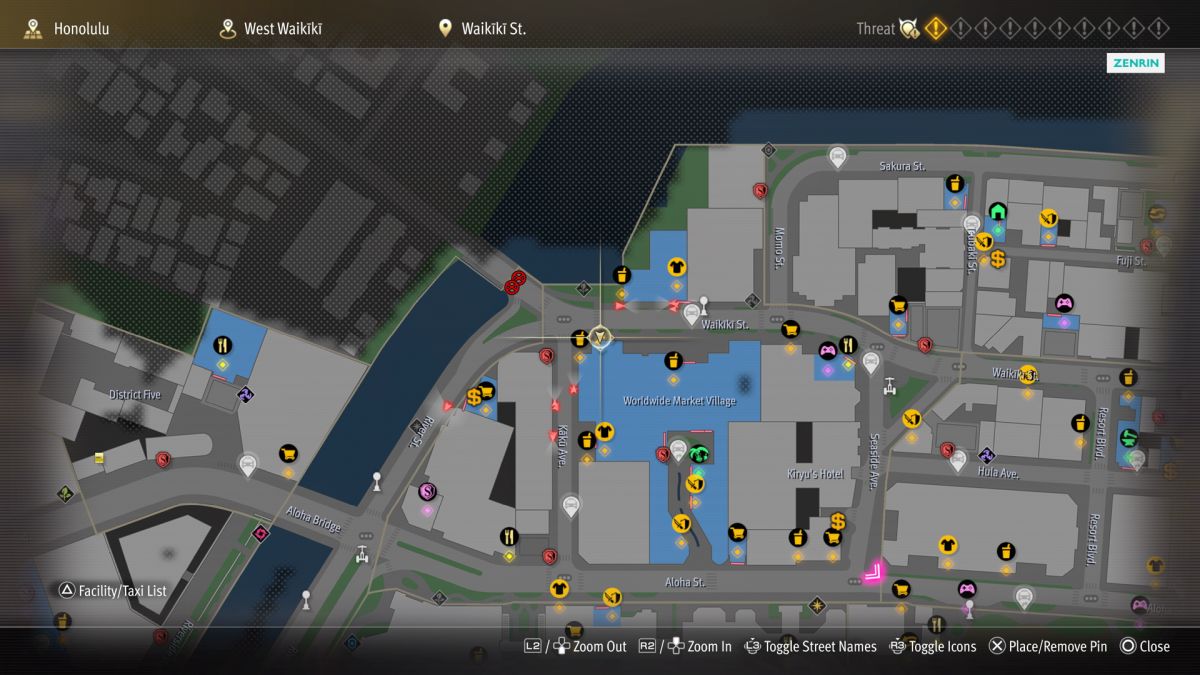This screenshot has height=675, width=1200.
Task: Choose the green palm tree marker
Action: (699, 454)
